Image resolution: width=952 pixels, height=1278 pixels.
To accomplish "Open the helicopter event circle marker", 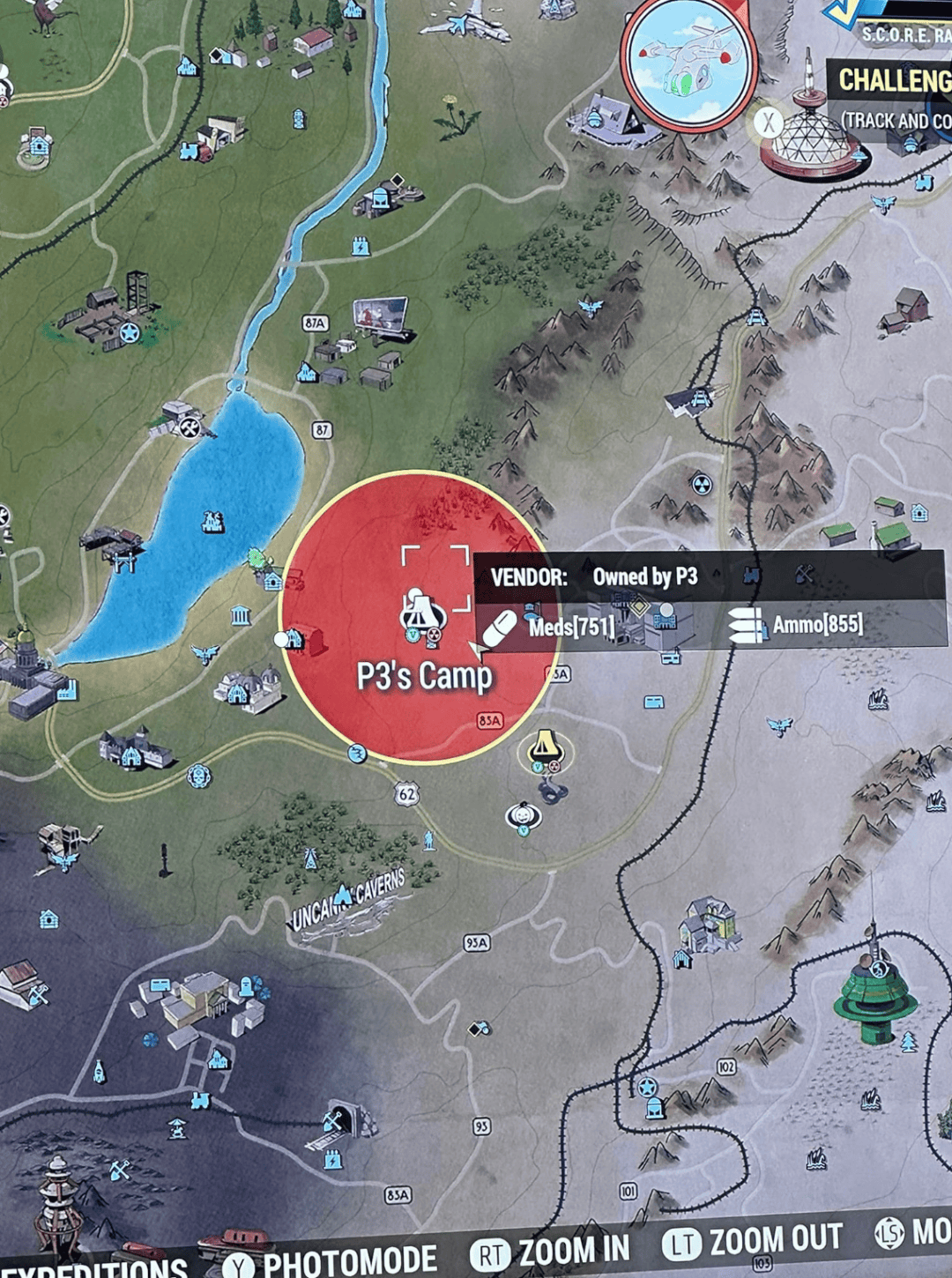I will tap(688, 62).
